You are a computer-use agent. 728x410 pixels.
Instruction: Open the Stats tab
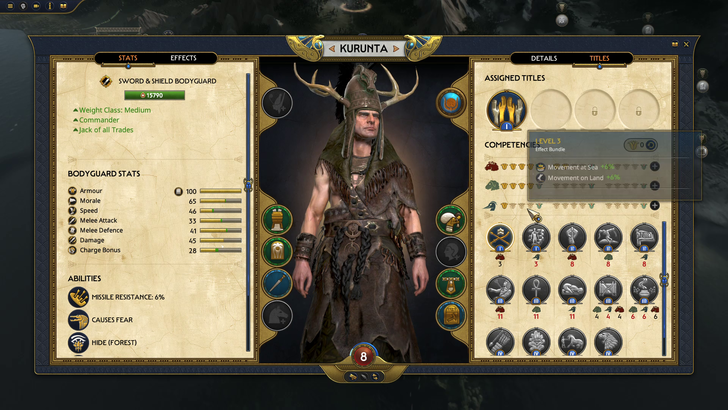128,58
